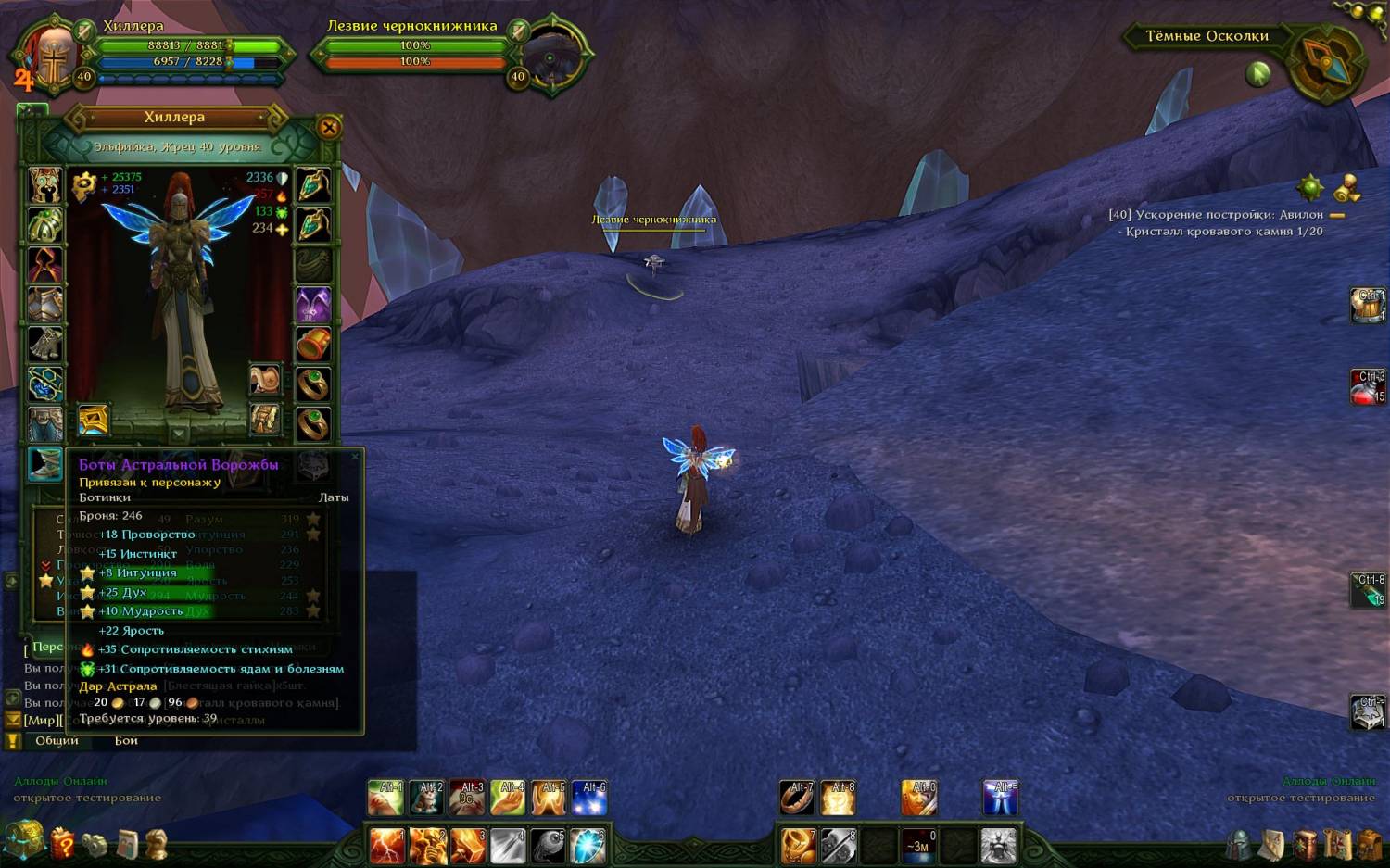Viewport: 1390px width, 868px height.
Task: Use the golden hammer ability in slot 3
Action: point(468,846)
